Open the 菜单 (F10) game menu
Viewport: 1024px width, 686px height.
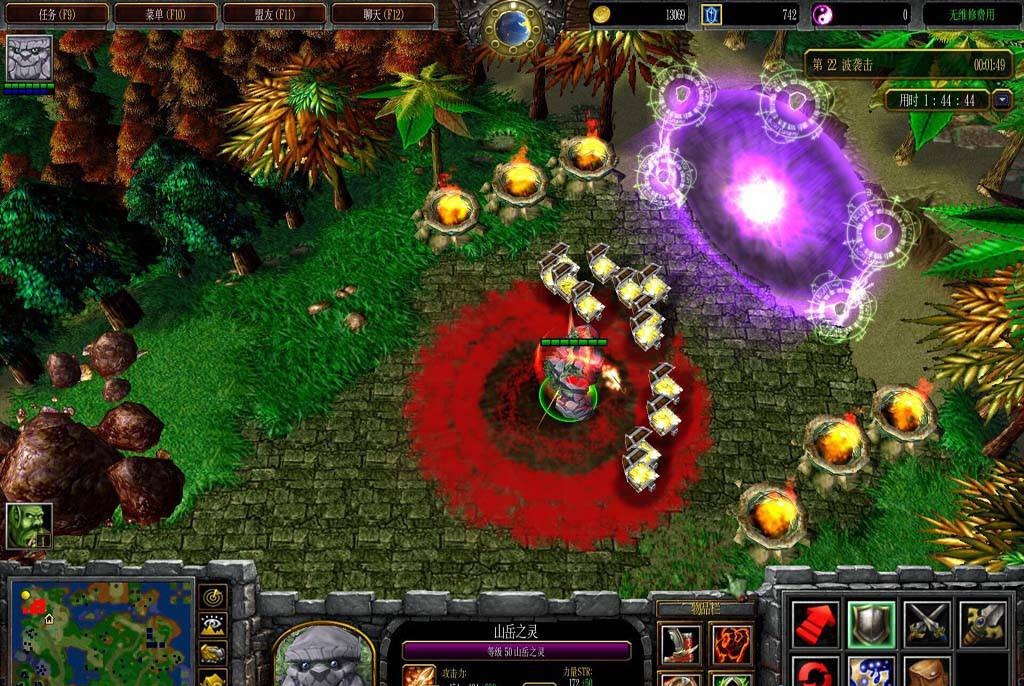click(165, 14)
